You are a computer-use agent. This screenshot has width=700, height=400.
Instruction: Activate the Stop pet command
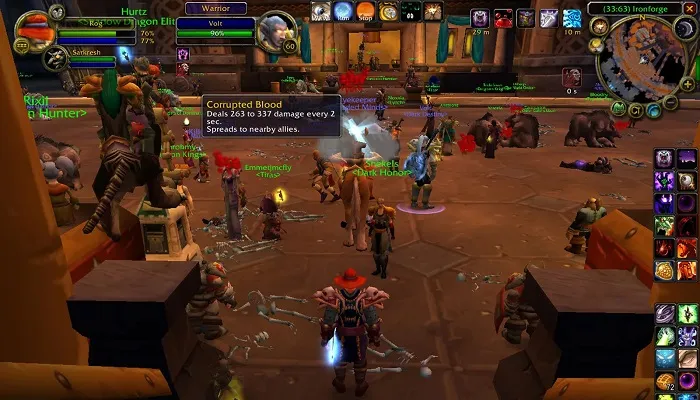[x=366, y=11]
